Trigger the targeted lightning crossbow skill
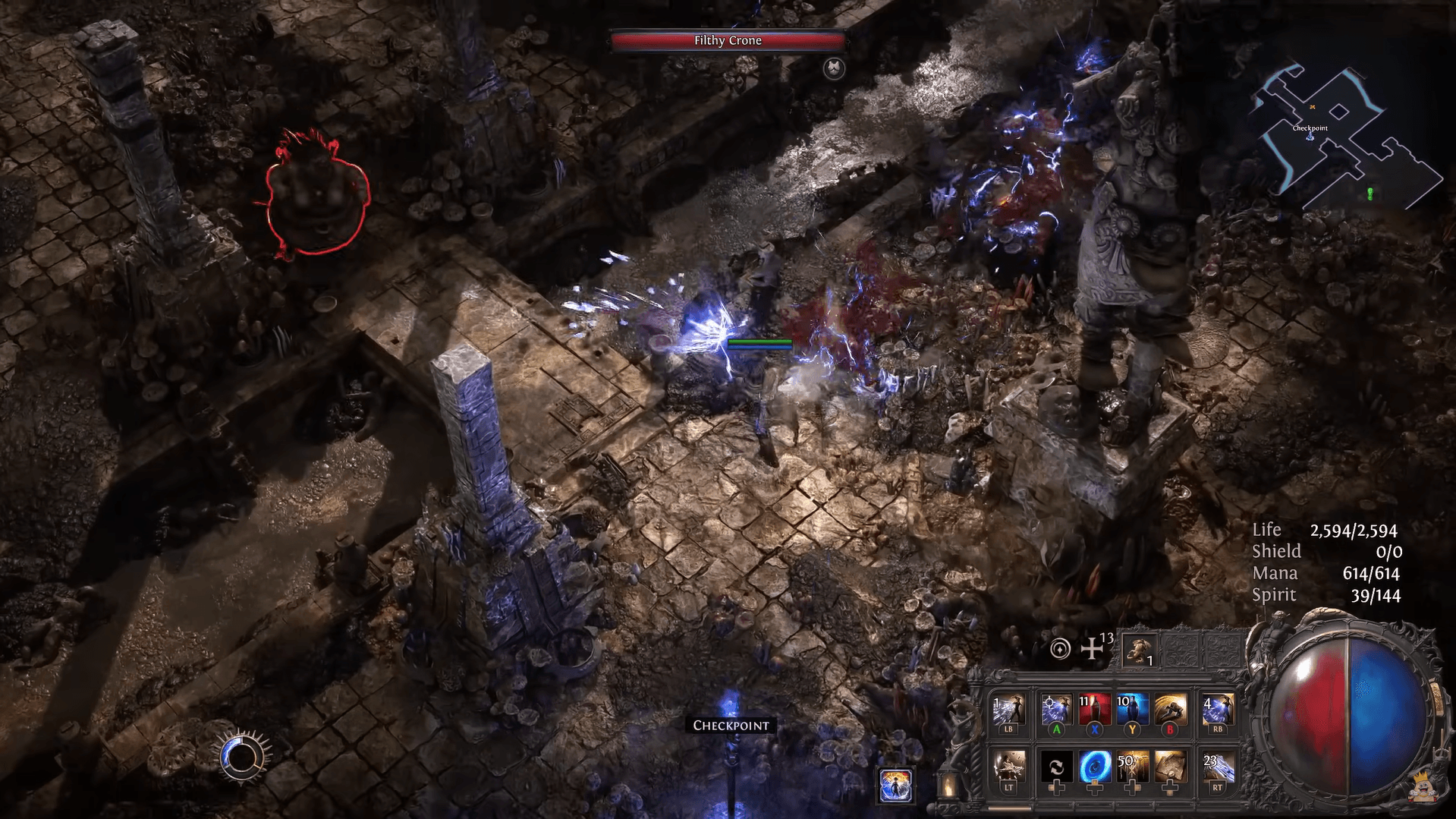The width and height of the screenshot is (1456, 819). tap(1056, 710)
